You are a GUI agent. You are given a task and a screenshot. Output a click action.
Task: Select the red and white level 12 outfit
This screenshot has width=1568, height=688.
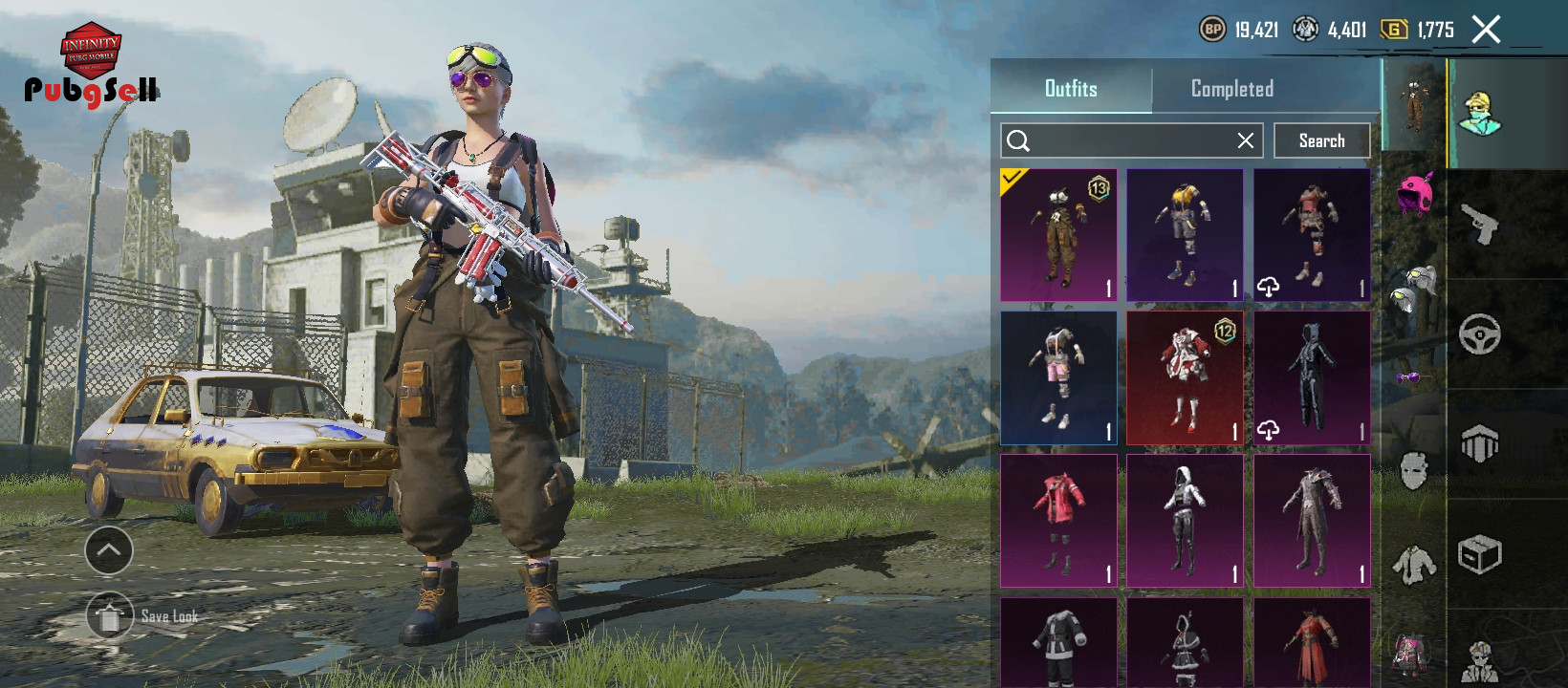coord(1185,377)
